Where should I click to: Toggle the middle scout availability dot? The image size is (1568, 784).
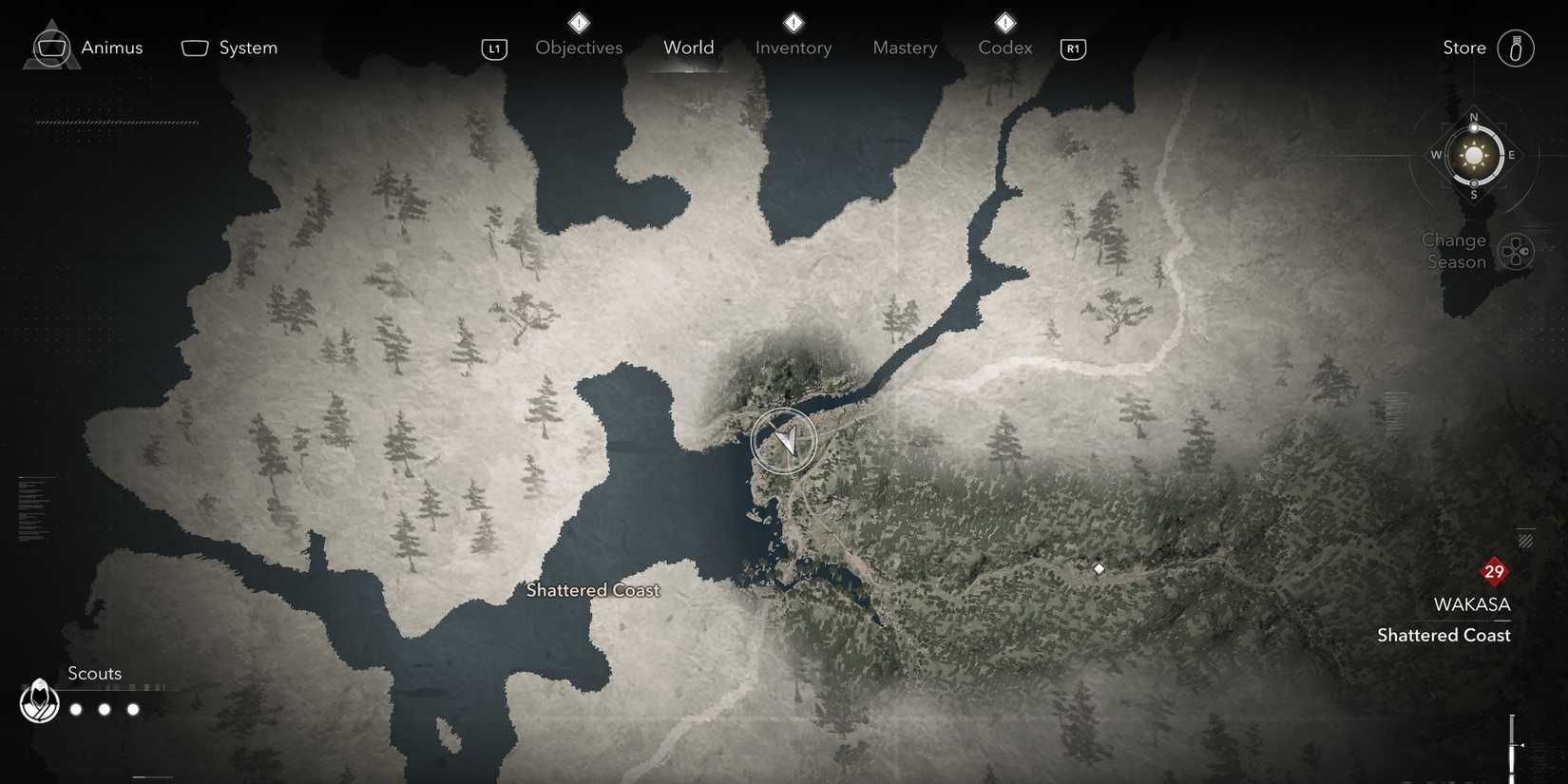pos(104,709)
